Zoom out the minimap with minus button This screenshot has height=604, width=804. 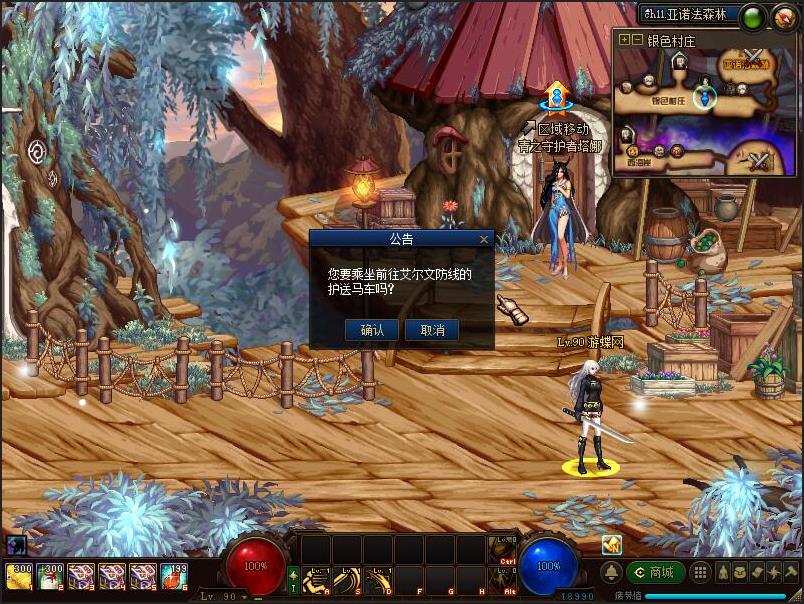(637, 40)
